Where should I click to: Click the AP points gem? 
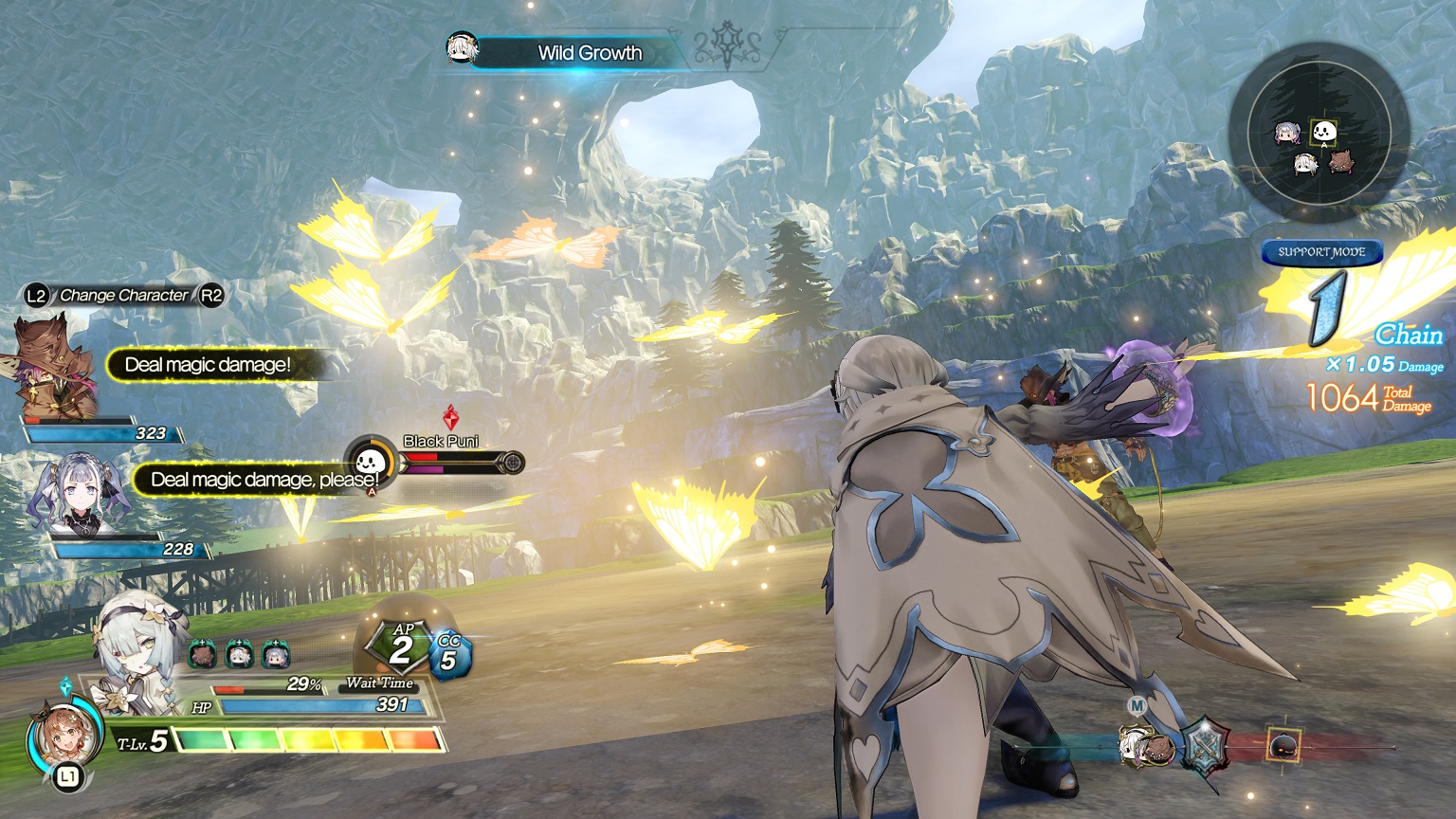(x=401, y=646)
